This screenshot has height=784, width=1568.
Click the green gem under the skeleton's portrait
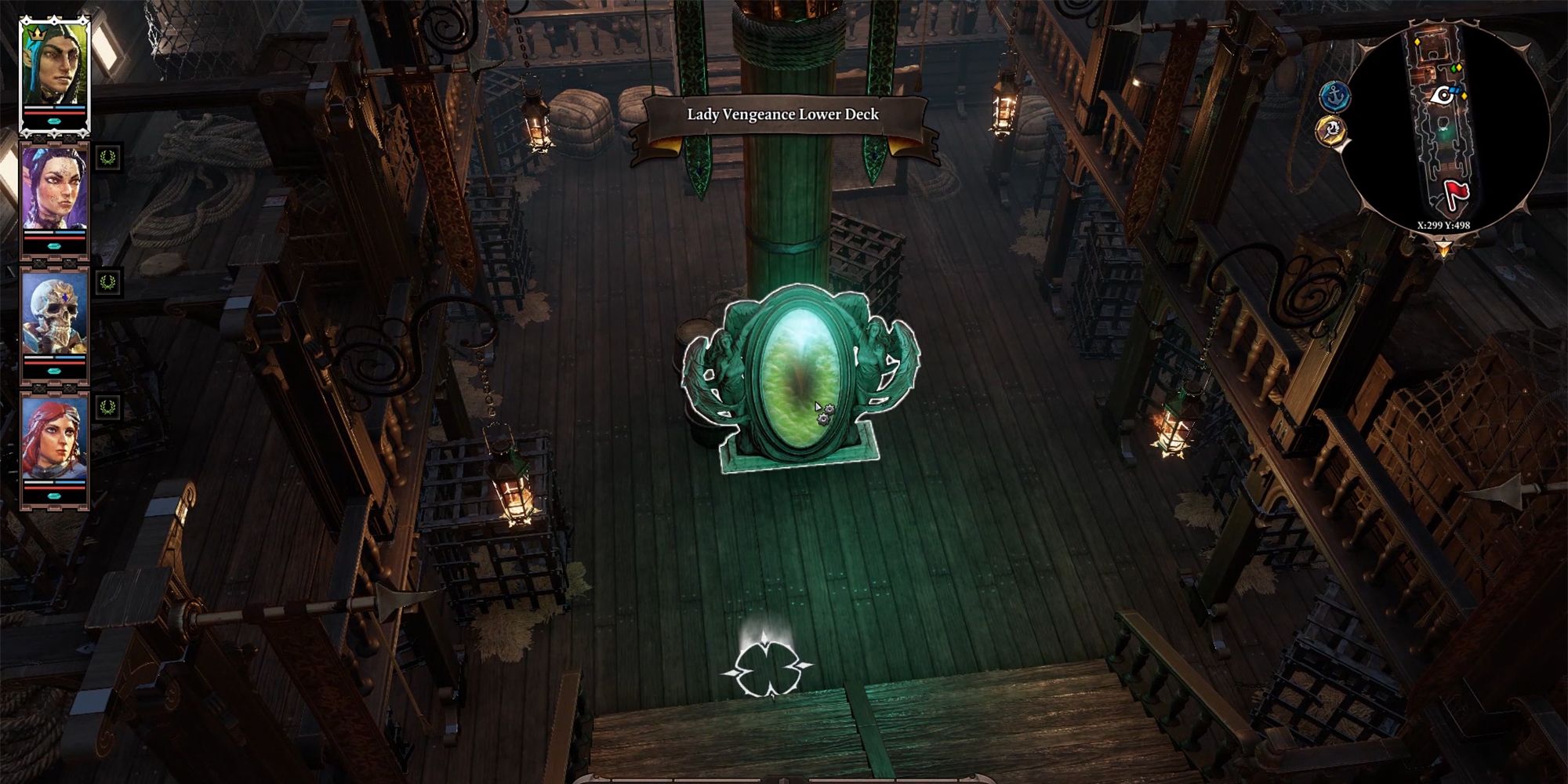pyautogui.click(x=53, y=369)
